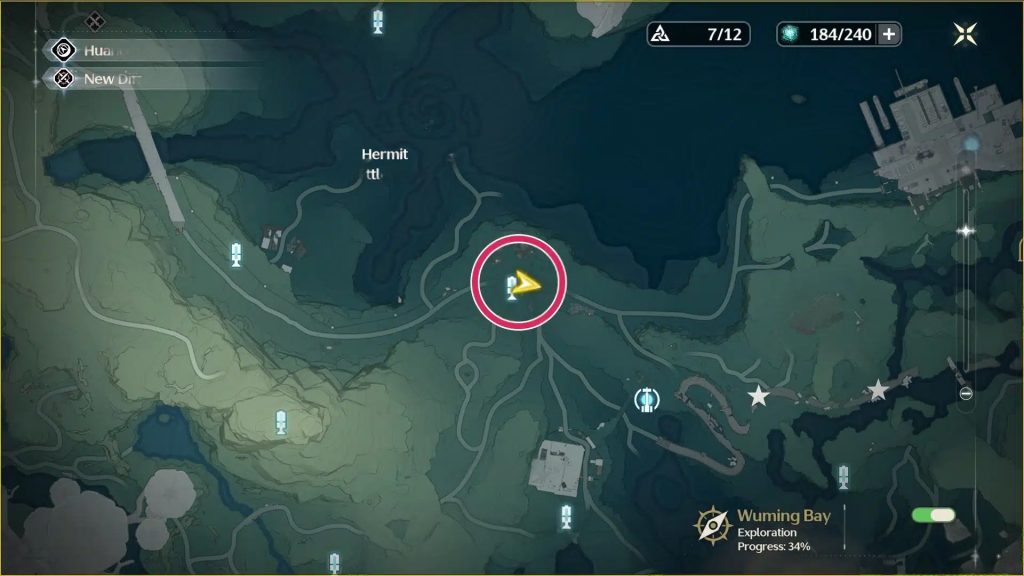The height and width of the screenshot is (576, 1024).
Task: Add Waveplates with the plus button
Action: point(888,34)
